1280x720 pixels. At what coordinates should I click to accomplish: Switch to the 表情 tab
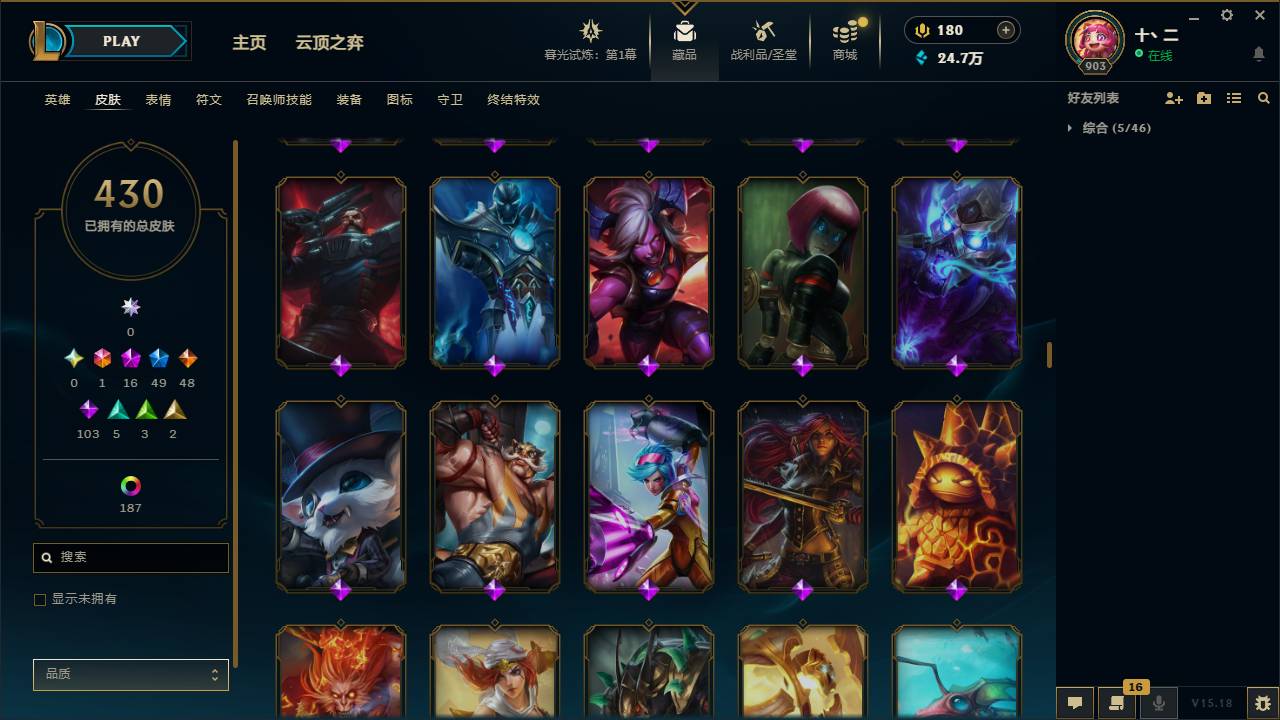158,100
